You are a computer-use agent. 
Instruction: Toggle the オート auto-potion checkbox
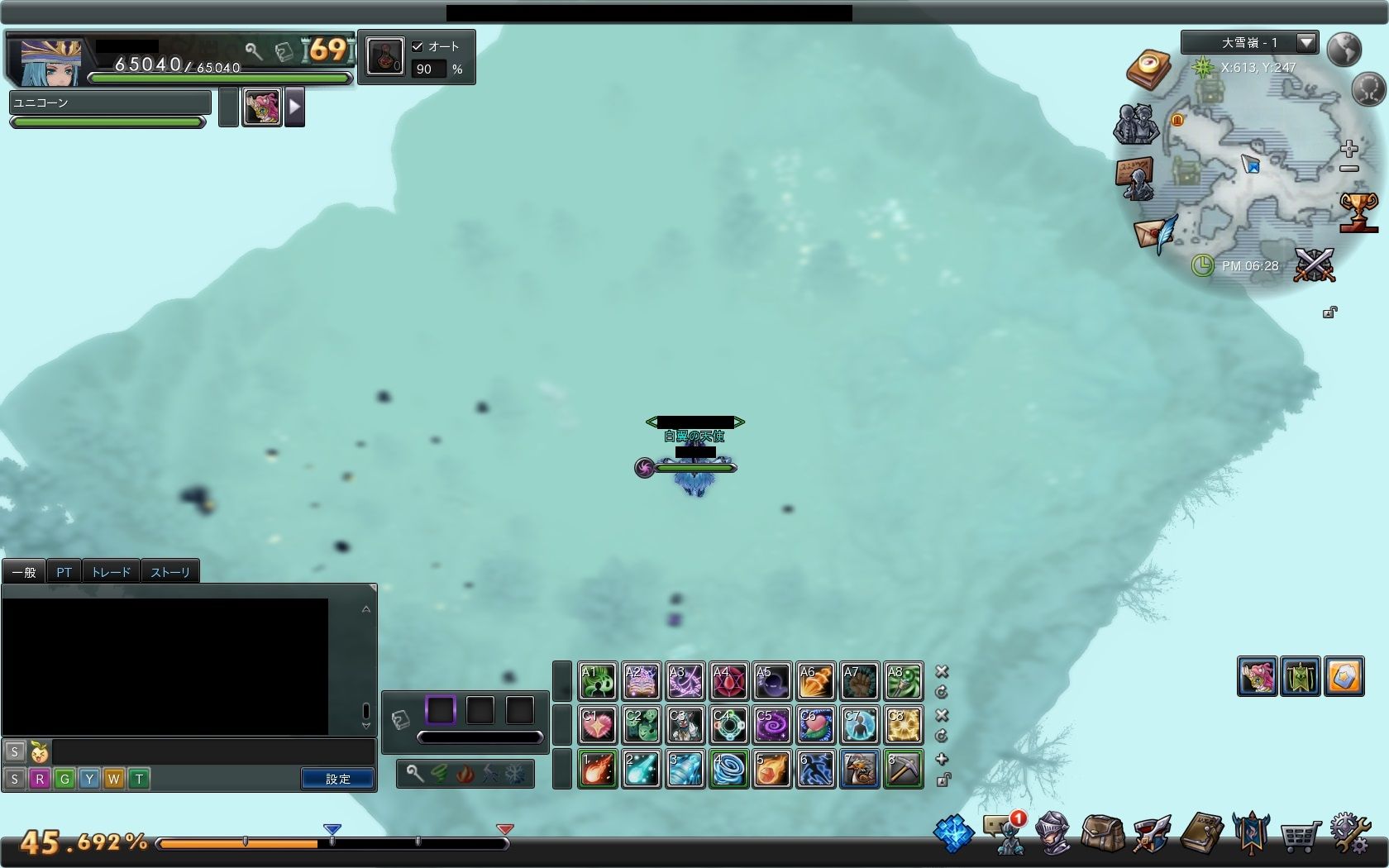coord(418,46)
